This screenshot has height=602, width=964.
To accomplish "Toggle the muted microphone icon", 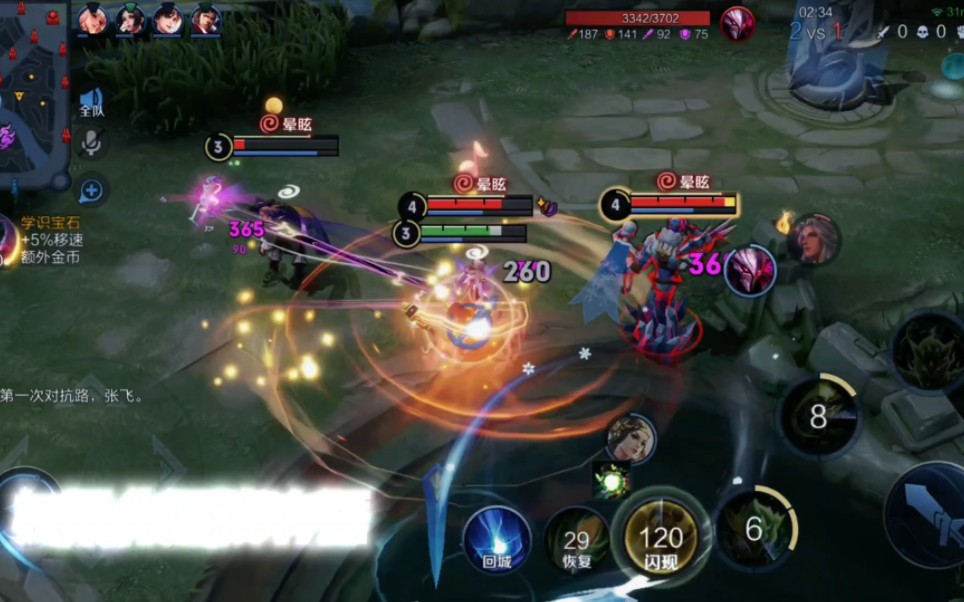I will 91,143.
